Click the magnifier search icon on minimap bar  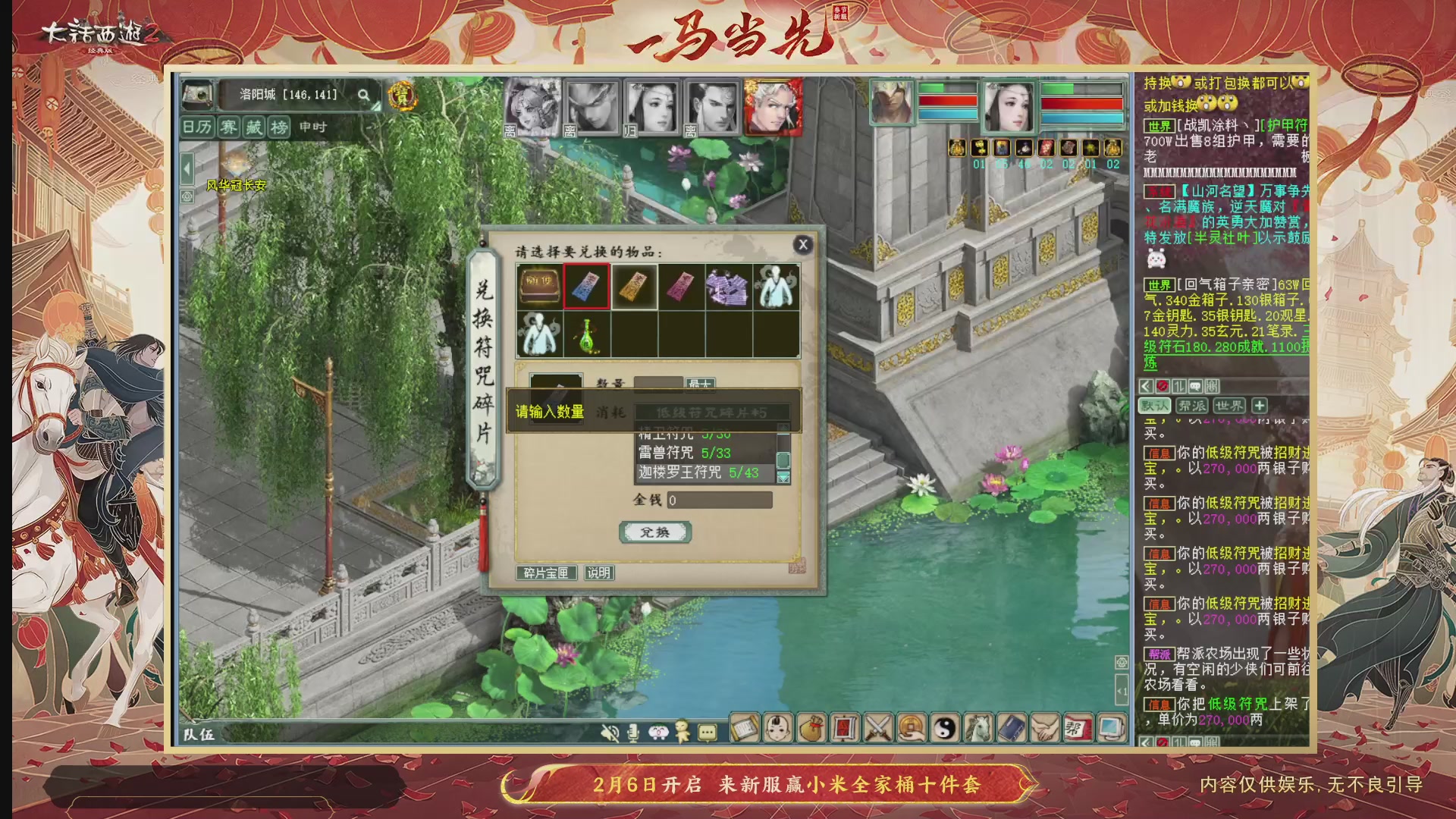(x=364, y=95)
